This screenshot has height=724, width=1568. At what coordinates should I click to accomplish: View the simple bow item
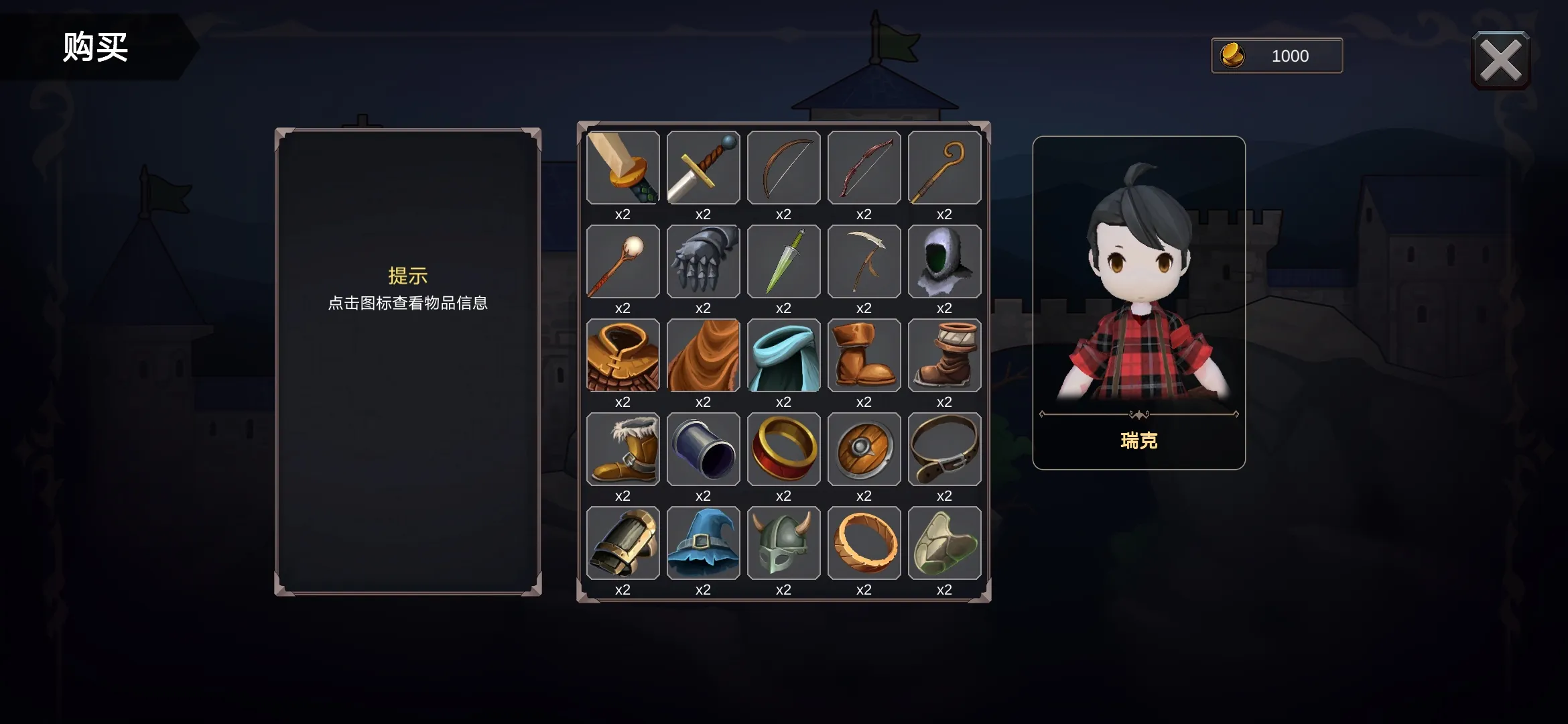pos(783,168)
